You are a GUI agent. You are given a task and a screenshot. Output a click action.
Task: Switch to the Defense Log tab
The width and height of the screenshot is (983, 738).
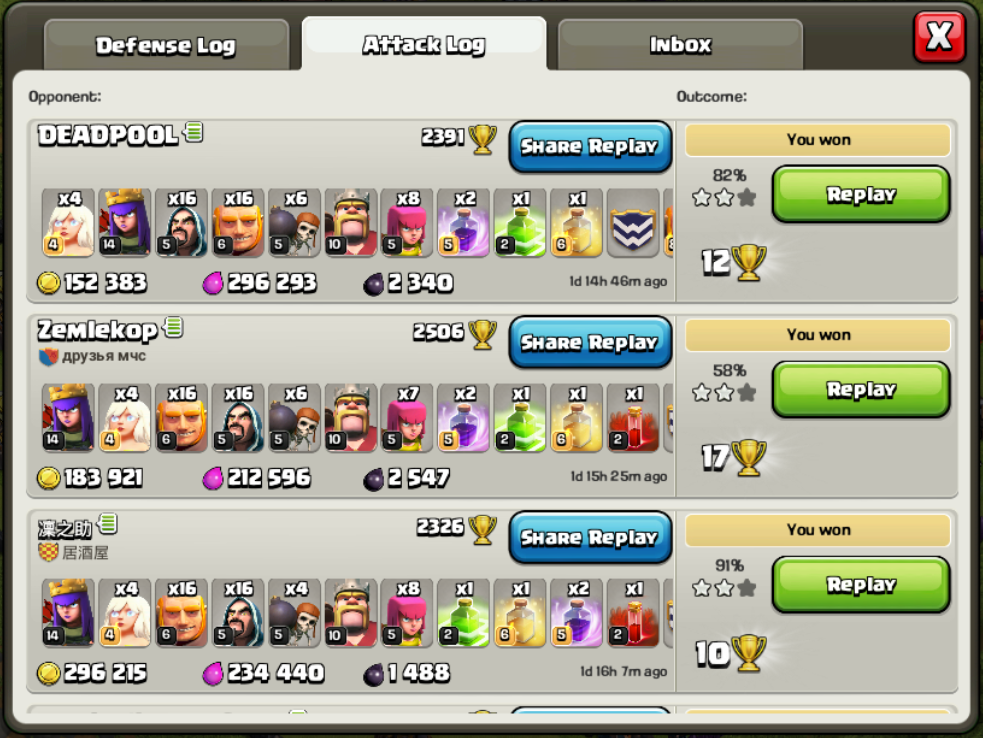click(166, 45)
